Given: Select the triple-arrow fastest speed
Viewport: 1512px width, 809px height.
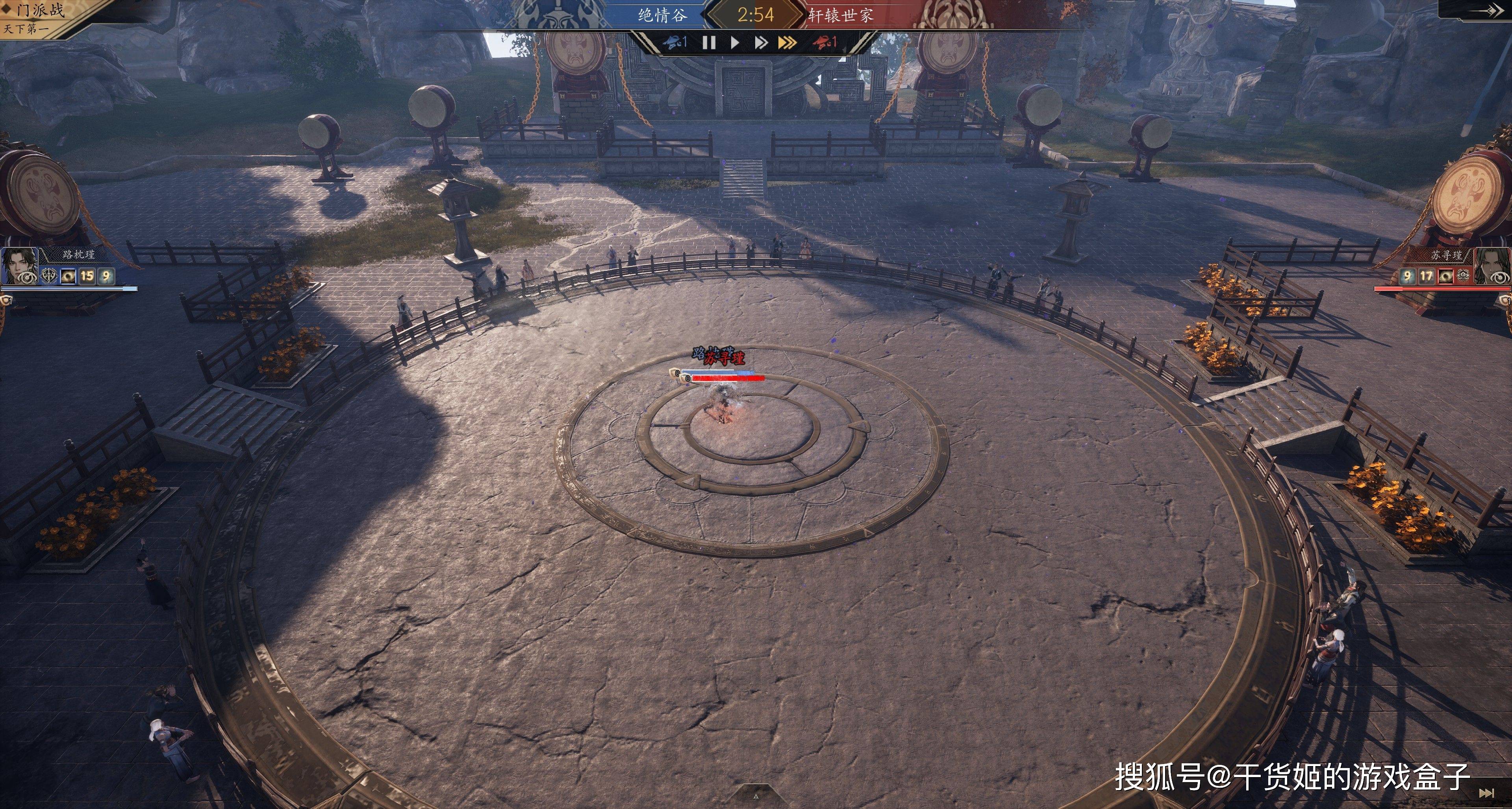Looking at the screenshot, I should pos(787,42).
